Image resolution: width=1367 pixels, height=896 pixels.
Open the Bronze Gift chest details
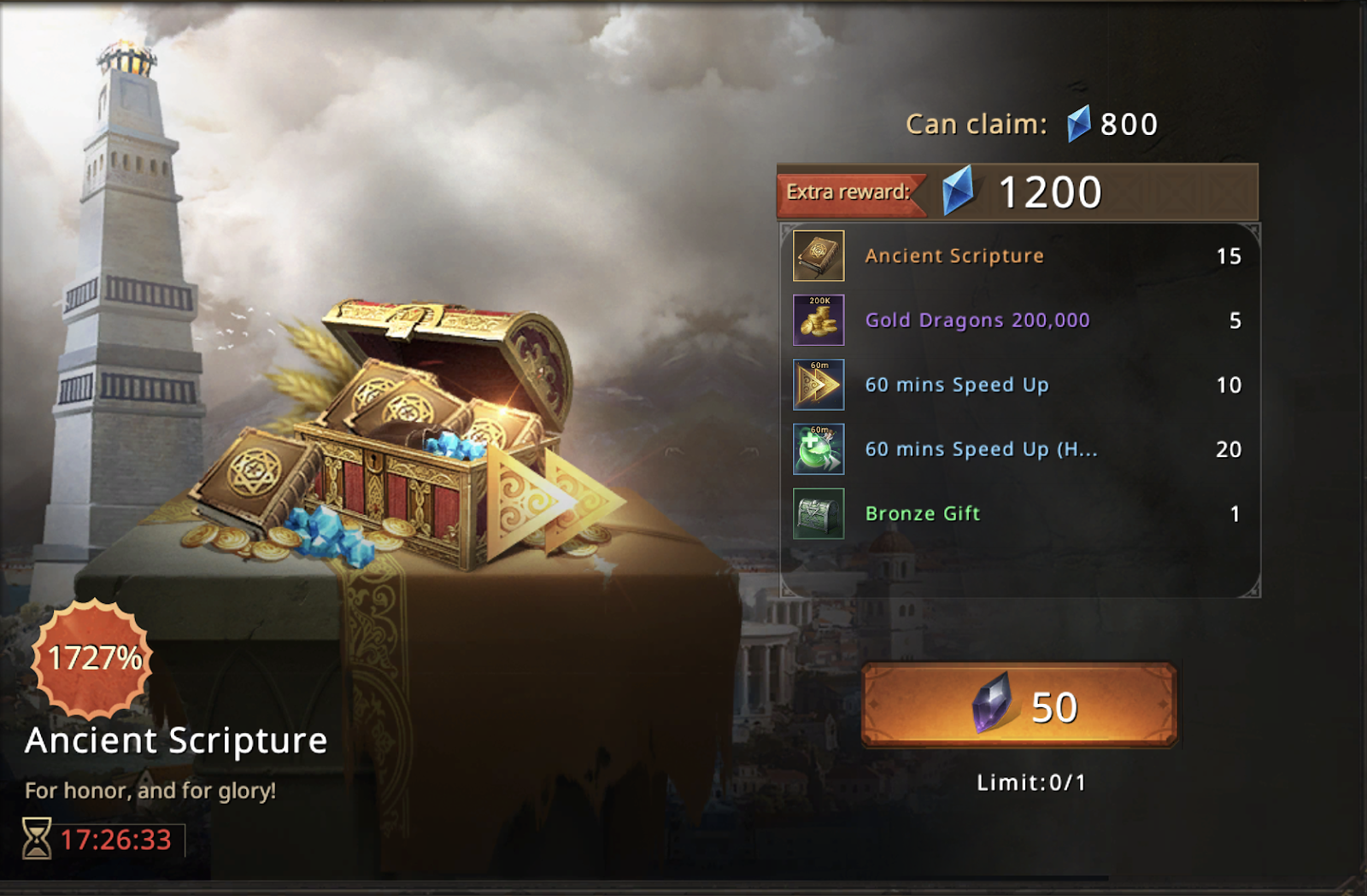[818, 513]
